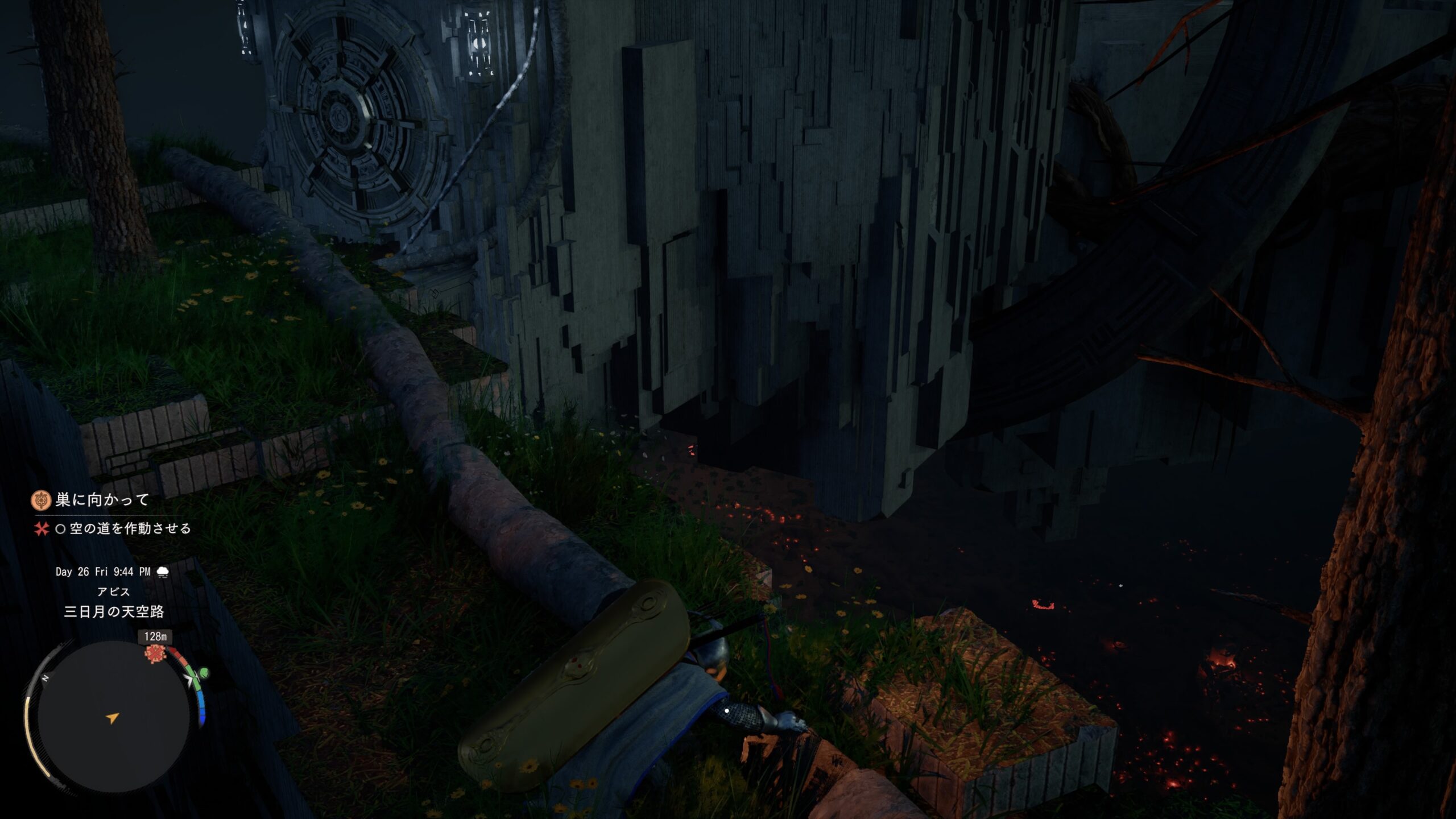
Task: Open the 巣に向かって quest tracker entry
Action: (x=102, y=500)
